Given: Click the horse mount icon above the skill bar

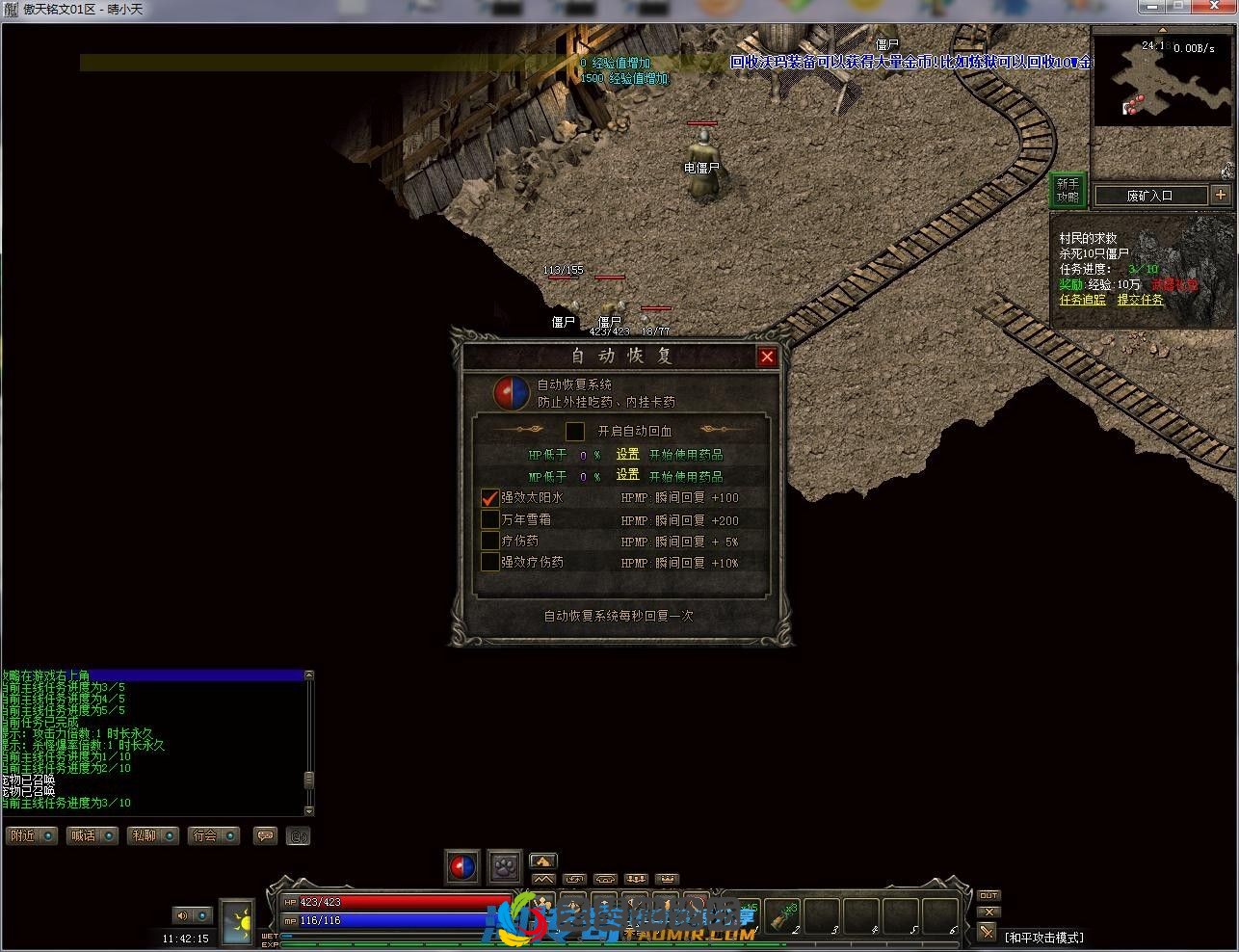Looking at the screenshot, I should 542,860.
